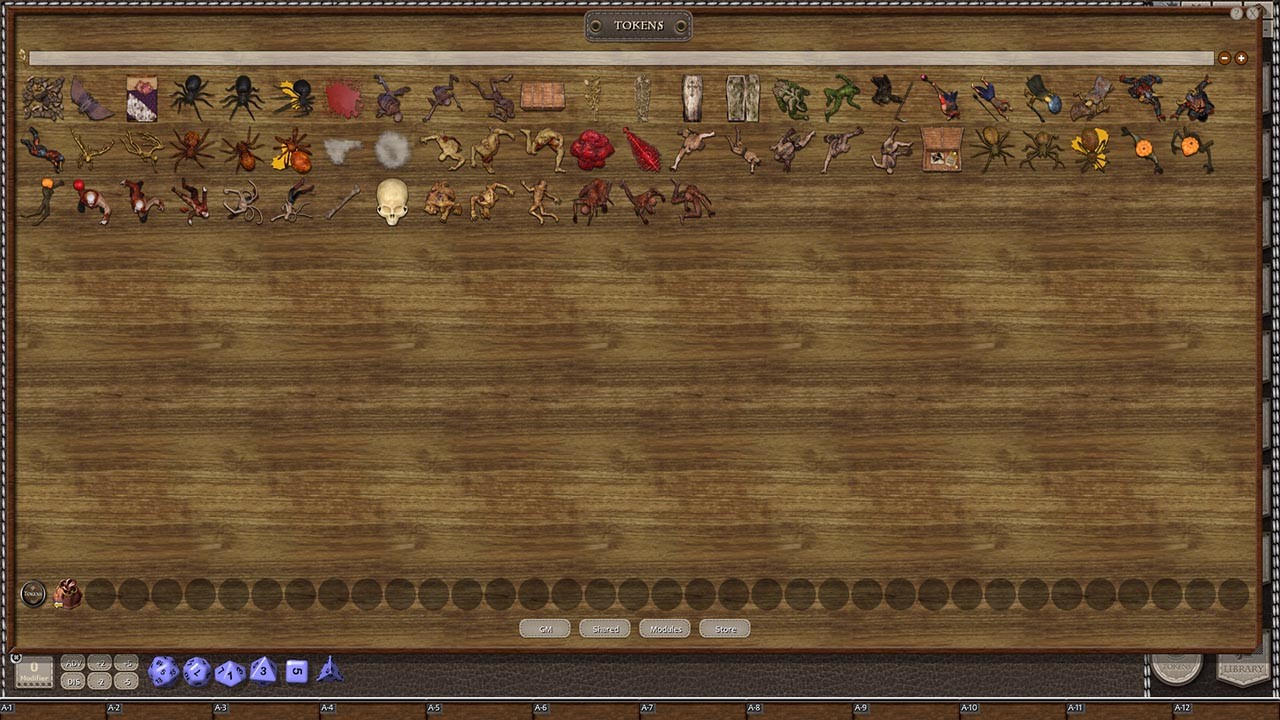
Task: Roll the d20 die
Action: click(163, 671)
